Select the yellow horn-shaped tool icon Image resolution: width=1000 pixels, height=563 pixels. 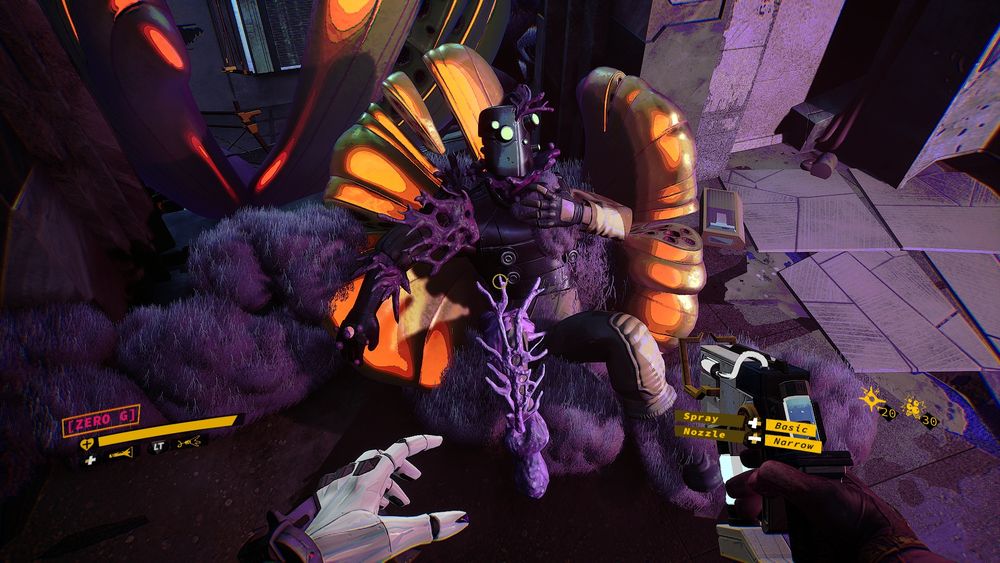[x=121, y=456]
